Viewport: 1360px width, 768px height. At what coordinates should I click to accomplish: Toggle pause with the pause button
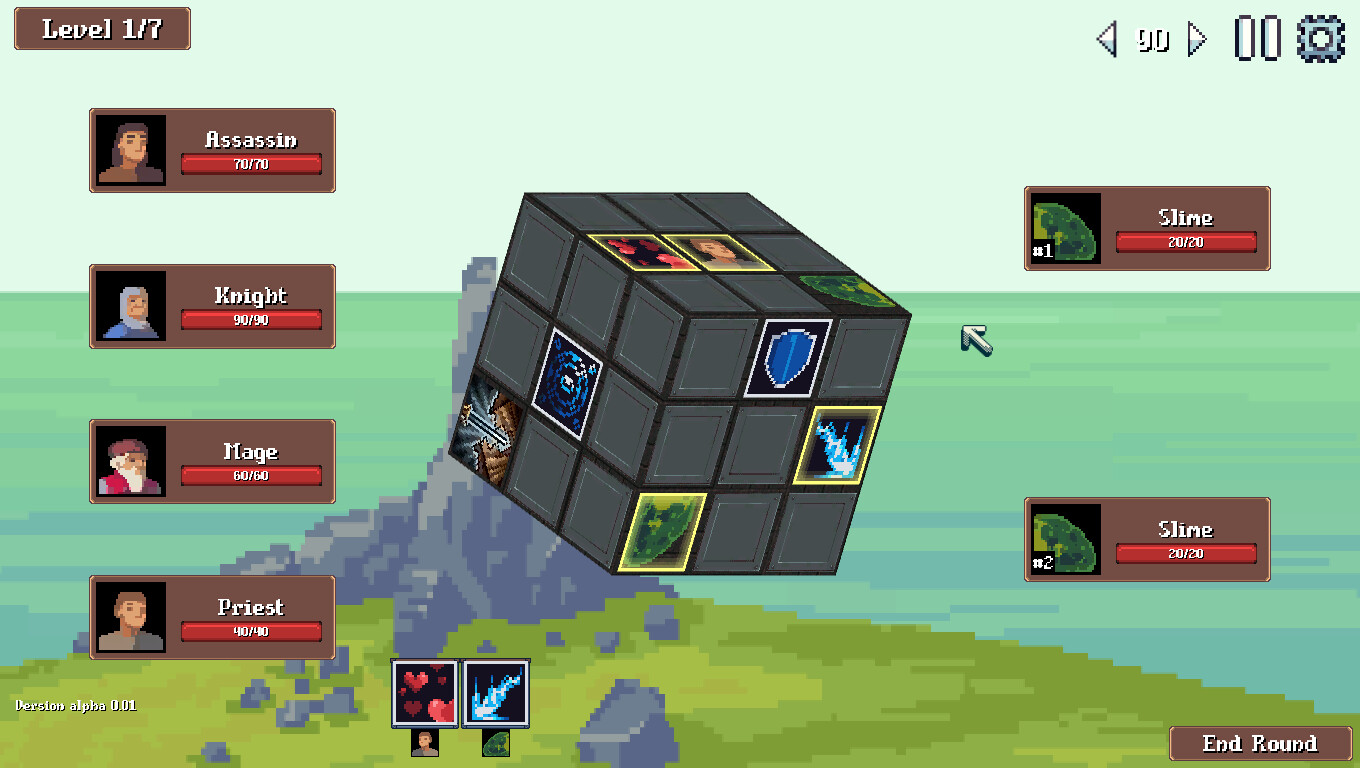click(x=1259, y=39)
